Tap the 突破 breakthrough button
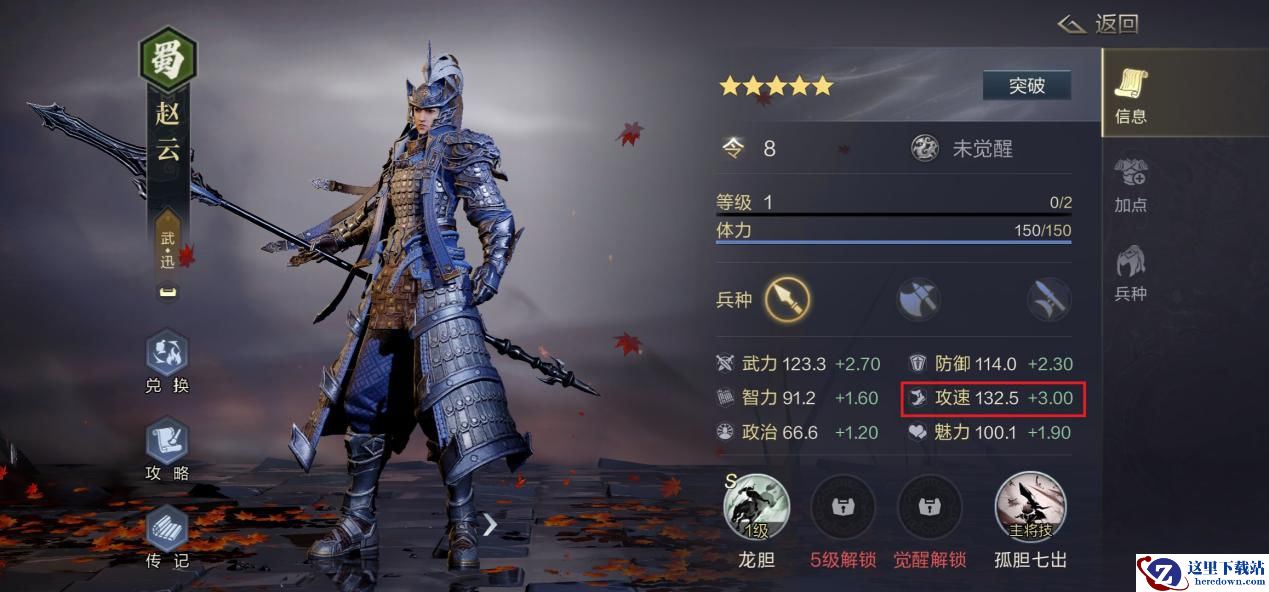The height and width of the screenshot is (592, 1269). click(1026, 86)
